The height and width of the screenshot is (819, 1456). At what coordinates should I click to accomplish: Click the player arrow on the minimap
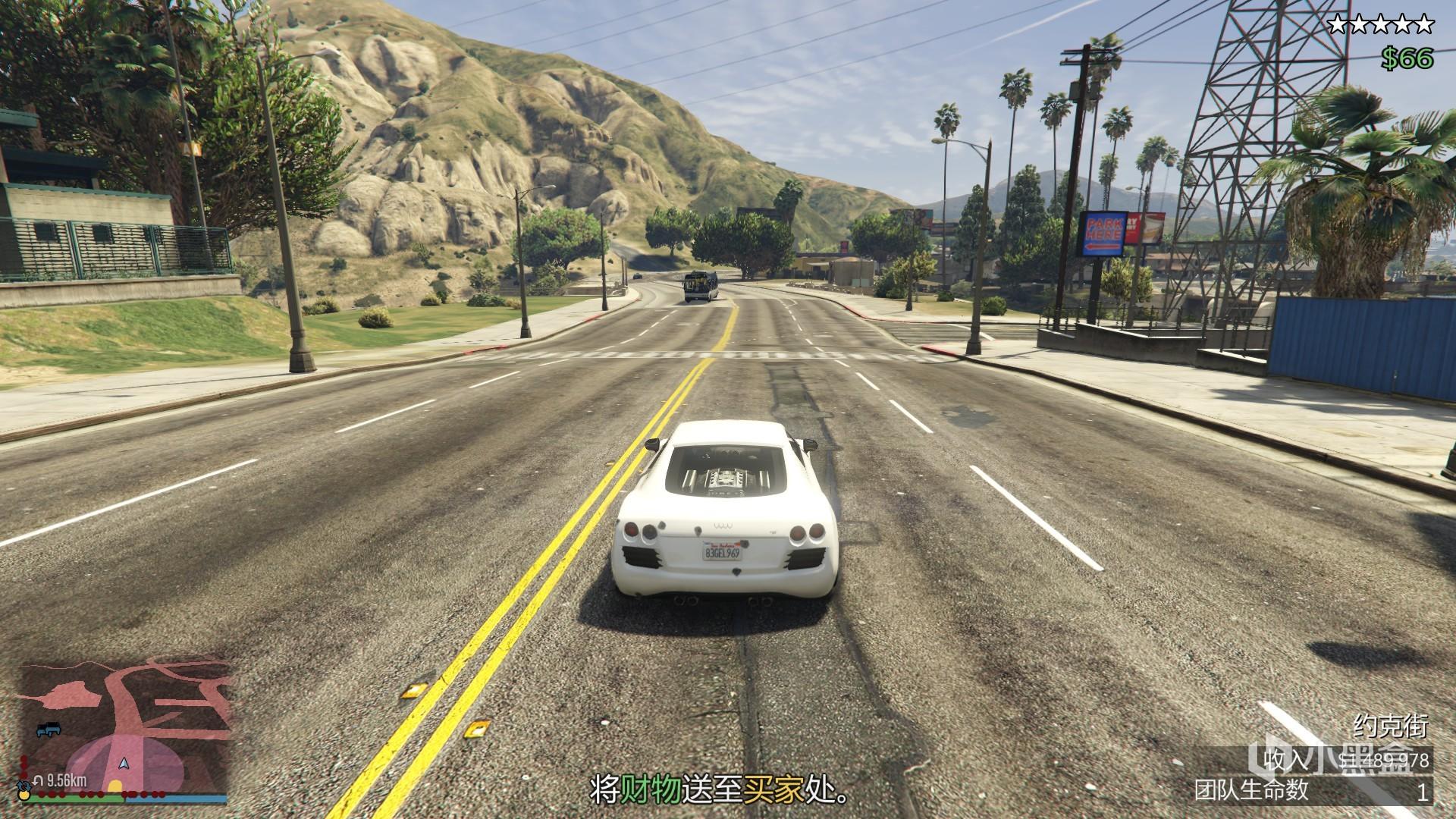coord(124,763)
